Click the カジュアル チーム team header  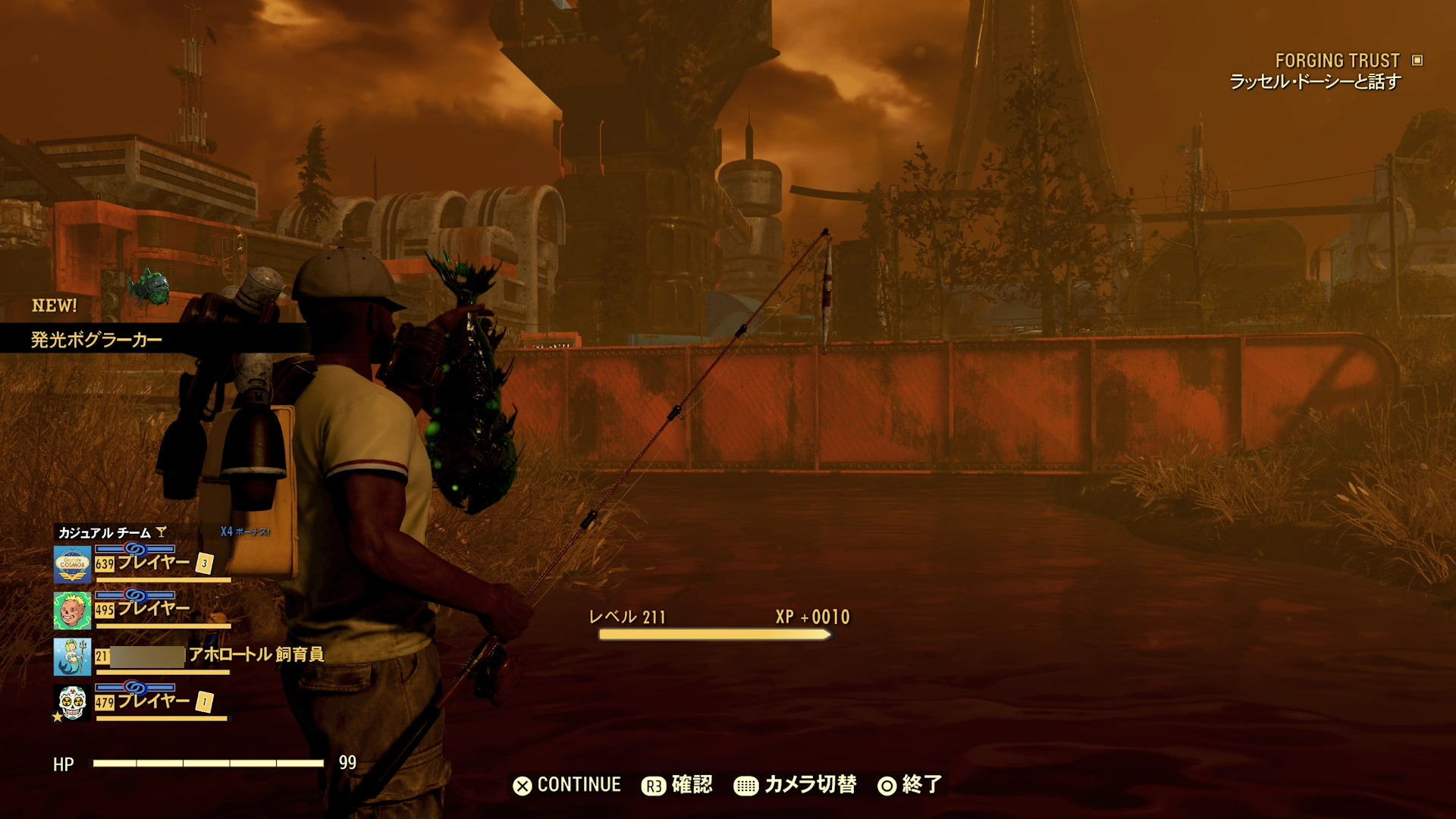[106, 532]
